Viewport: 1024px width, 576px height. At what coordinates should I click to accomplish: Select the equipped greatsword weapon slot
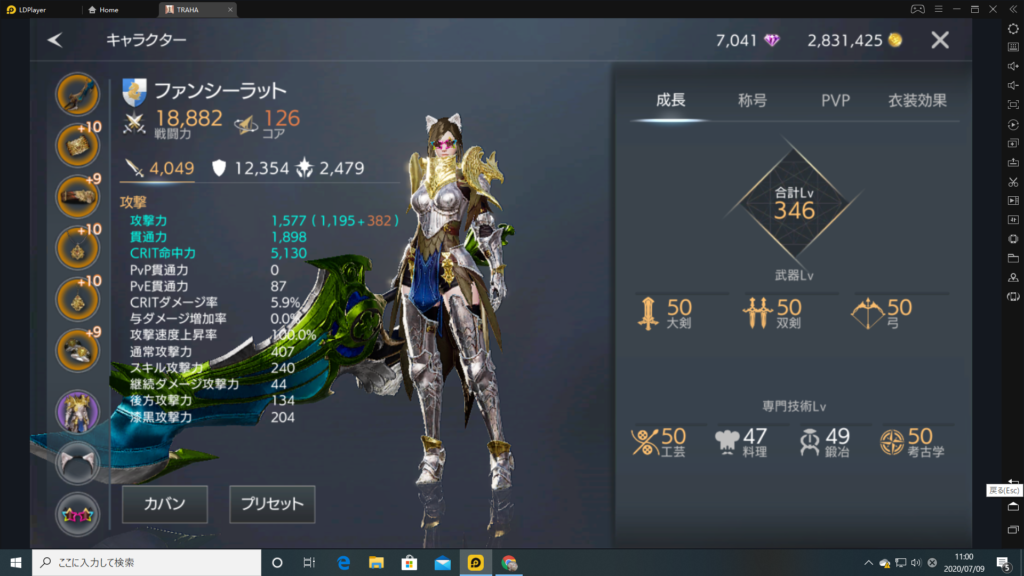[77, 95]
